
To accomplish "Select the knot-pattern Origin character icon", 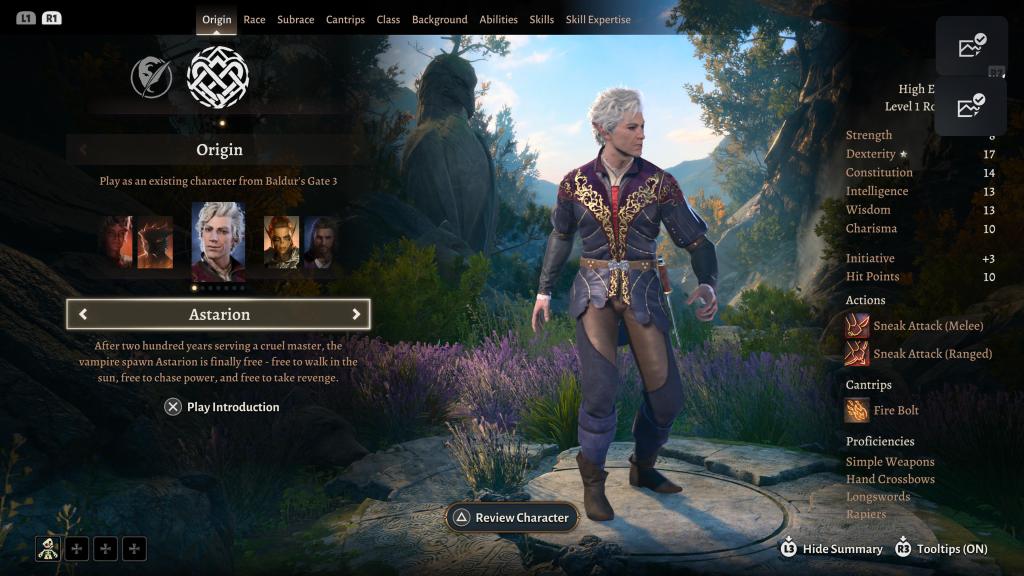I will (218, 77).
